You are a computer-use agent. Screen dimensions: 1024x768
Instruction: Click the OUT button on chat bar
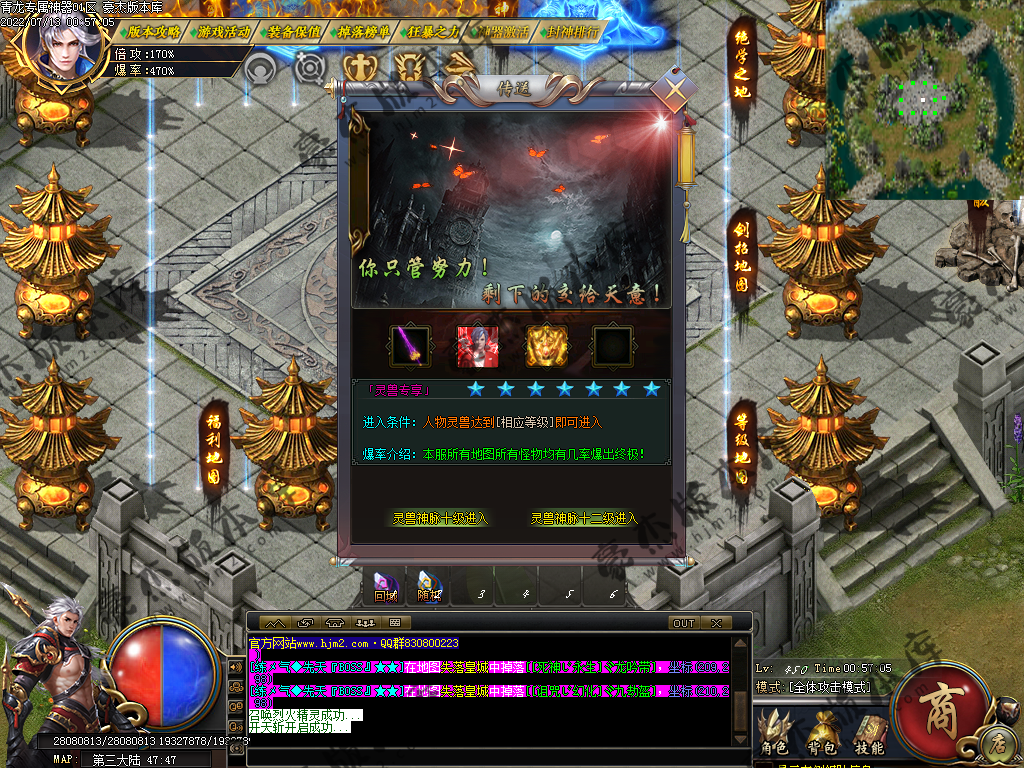point(684,623)
